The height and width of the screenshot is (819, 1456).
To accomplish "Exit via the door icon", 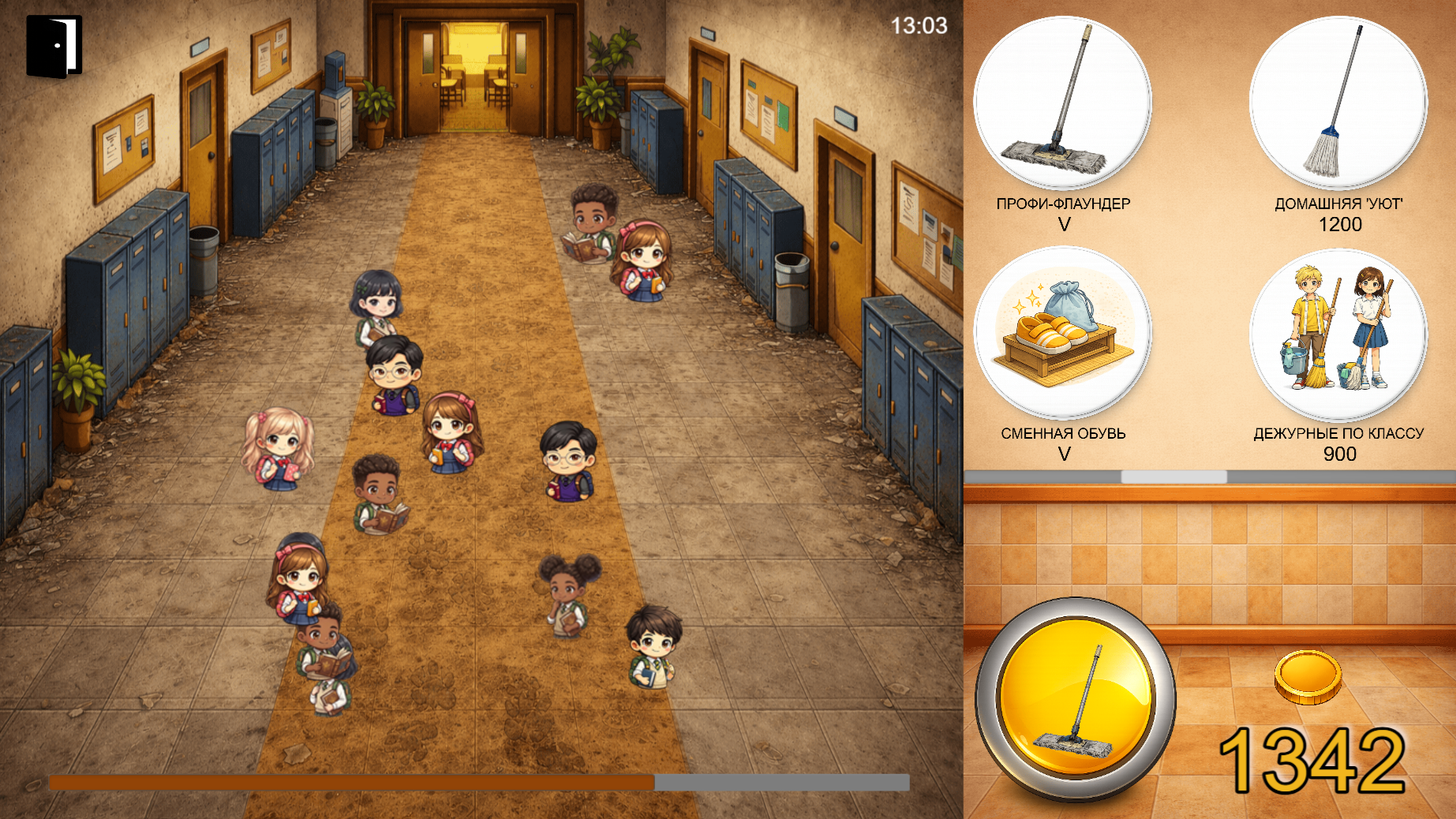I will coord(54,47).
